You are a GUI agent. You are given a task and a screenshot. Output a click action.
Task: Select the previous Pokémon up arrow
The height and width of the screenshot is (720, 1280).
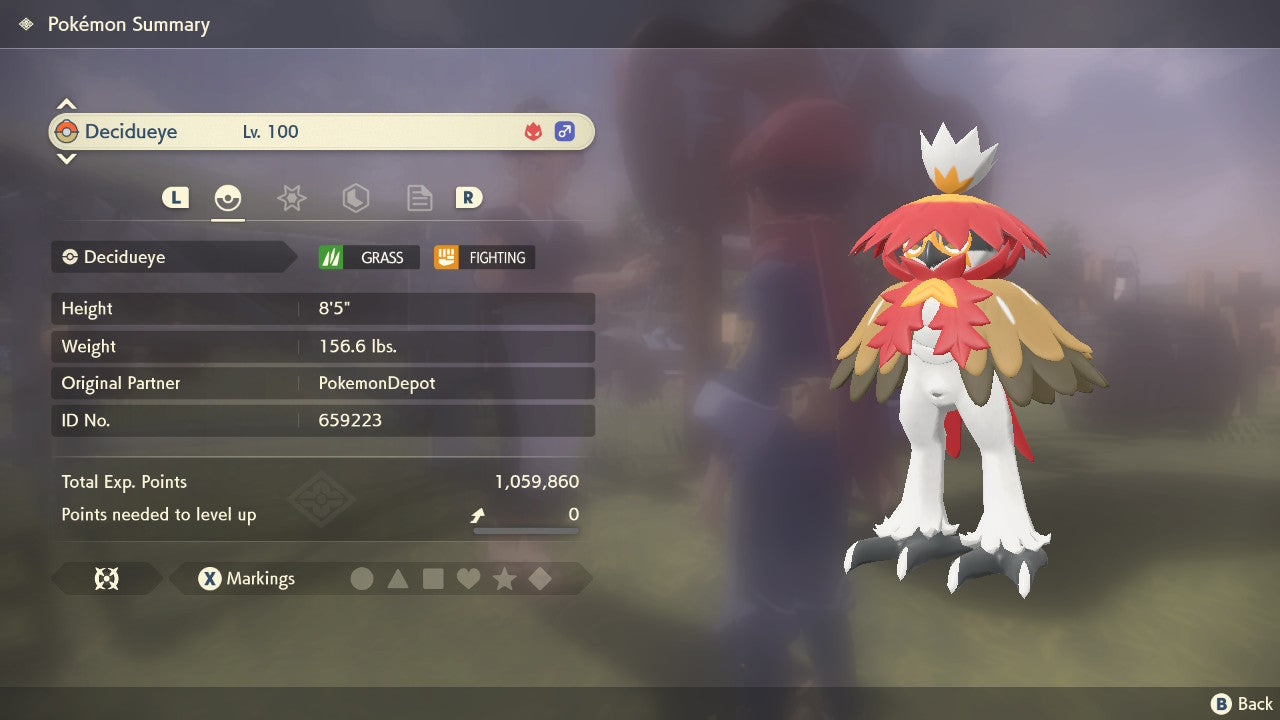coord(66,104)
